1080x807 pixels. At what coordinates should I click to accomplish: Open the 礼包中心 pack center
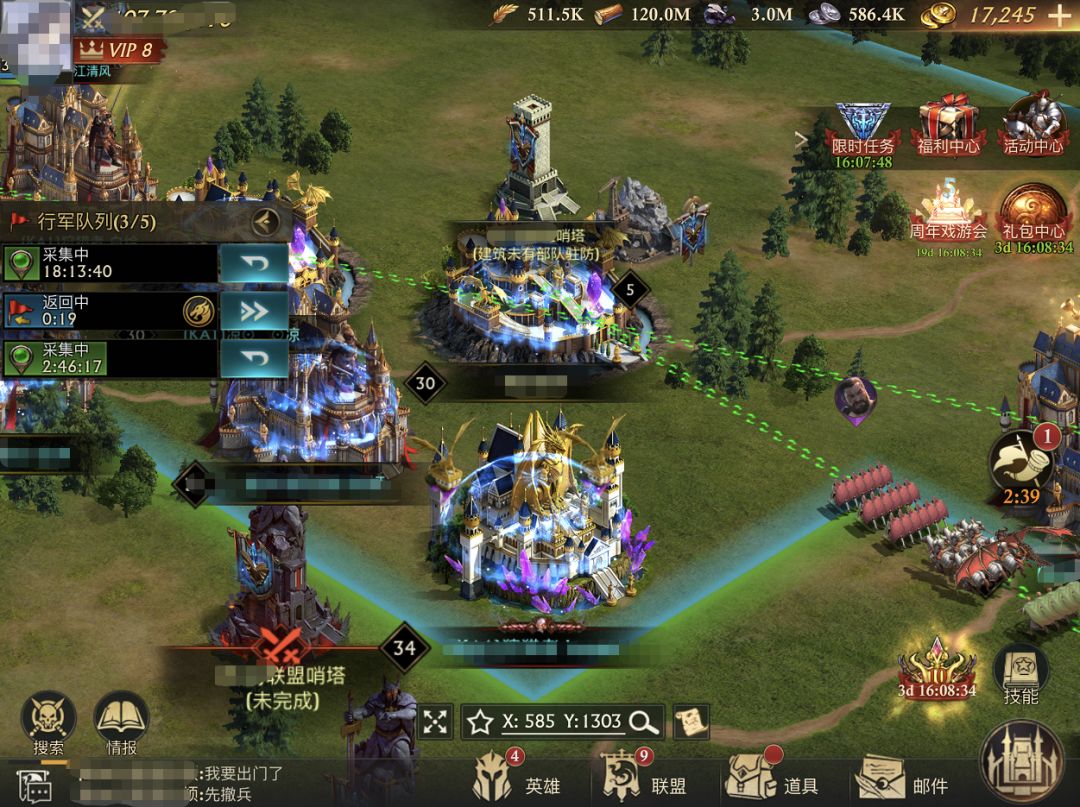click(x=1033, y=213)
